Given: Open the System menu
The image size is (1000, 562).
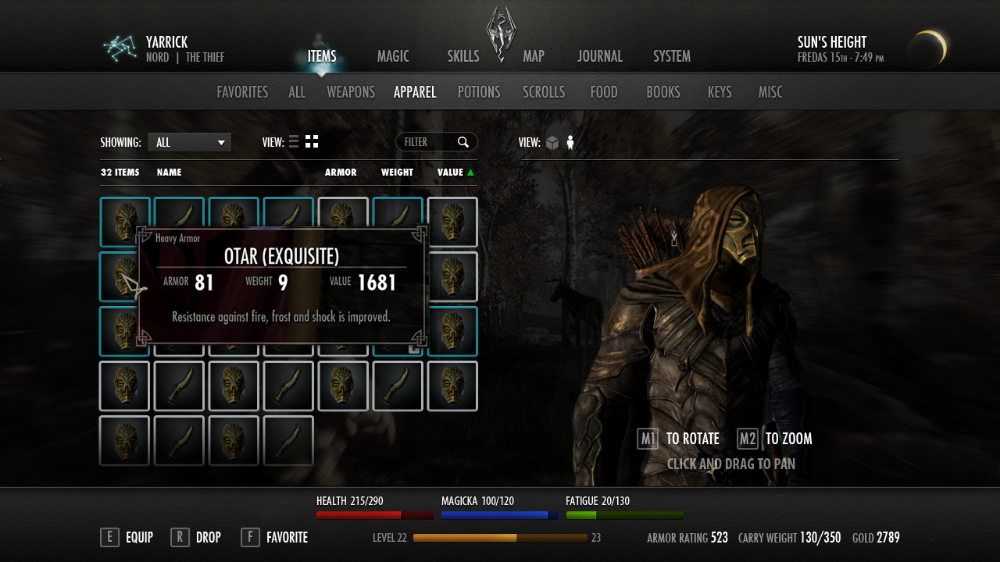Looking at the screenshot, I should click(672, 57).
